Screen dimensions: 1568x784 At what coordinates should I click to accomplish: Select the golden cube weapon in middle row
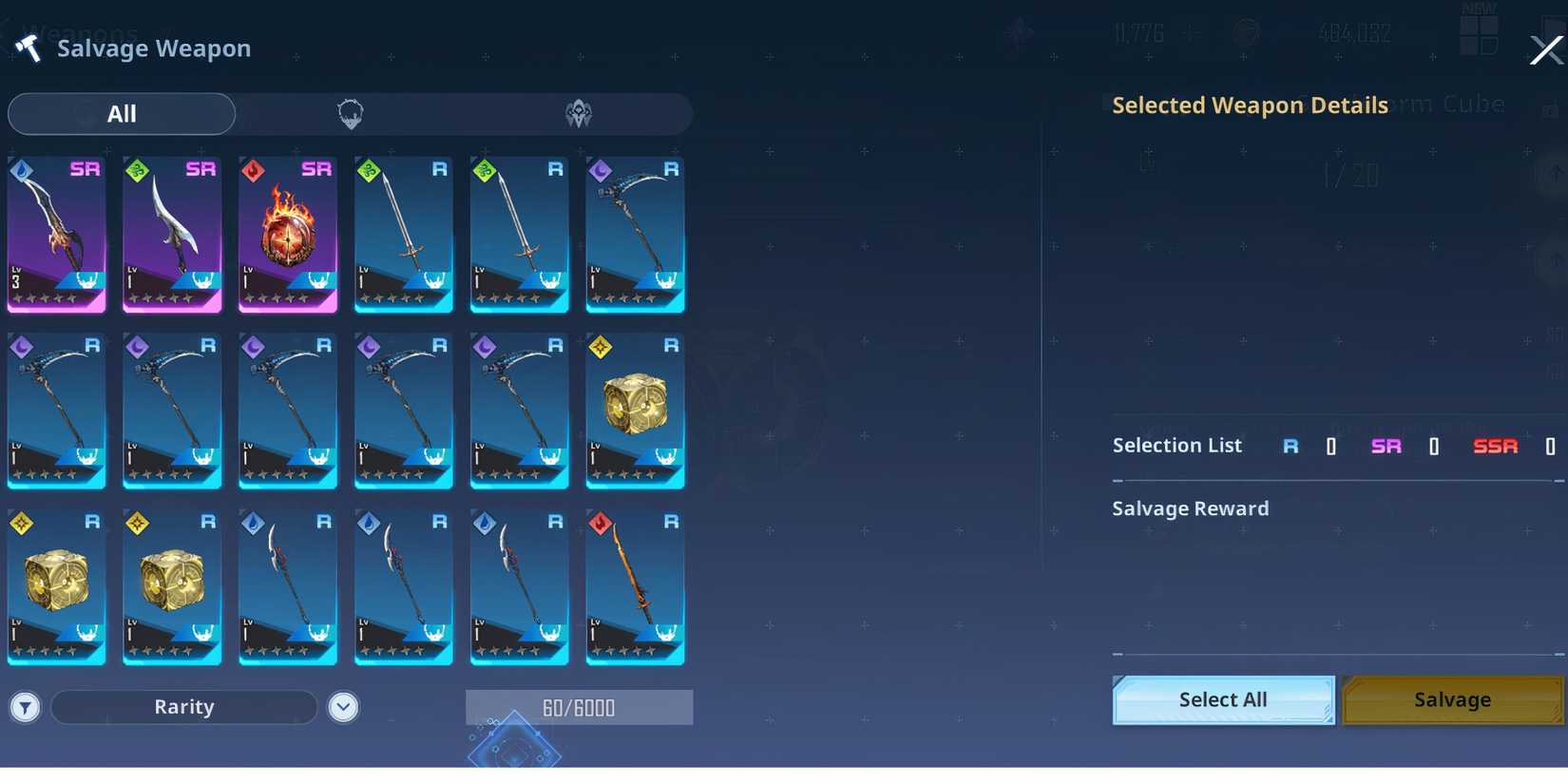(x=635, y=411)
